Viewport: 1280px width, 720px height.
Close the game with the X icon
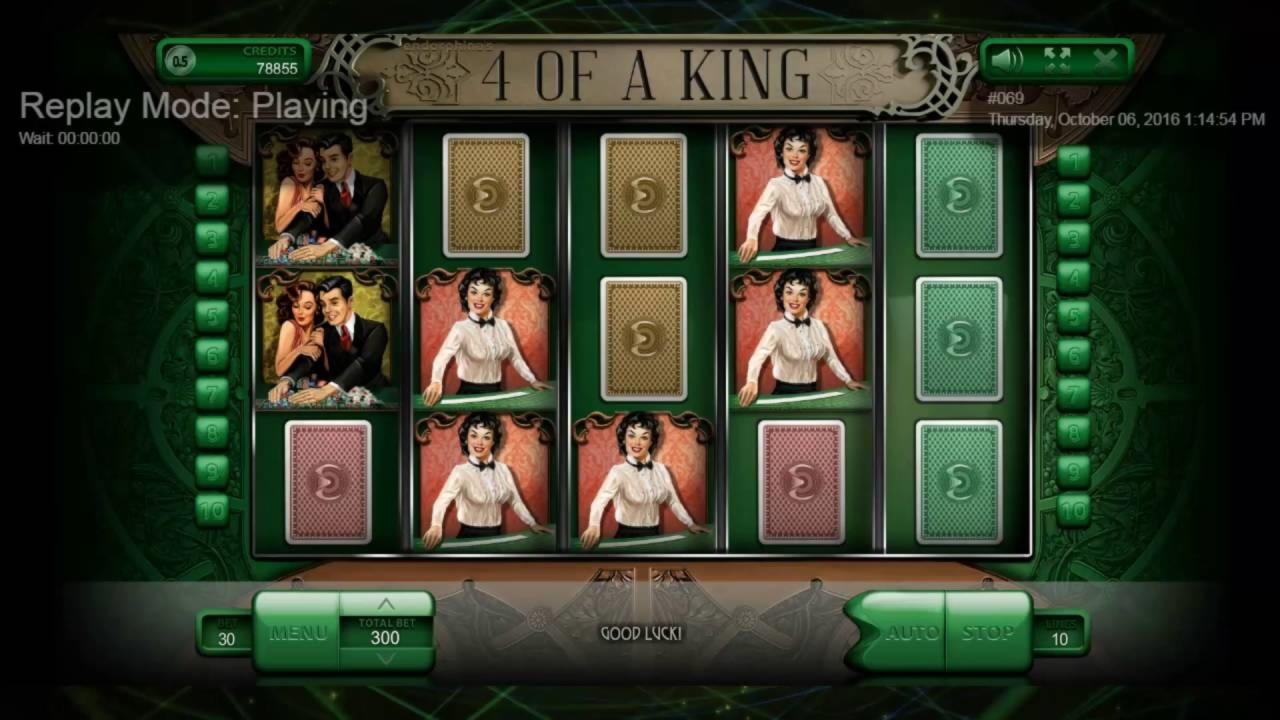1106,60
